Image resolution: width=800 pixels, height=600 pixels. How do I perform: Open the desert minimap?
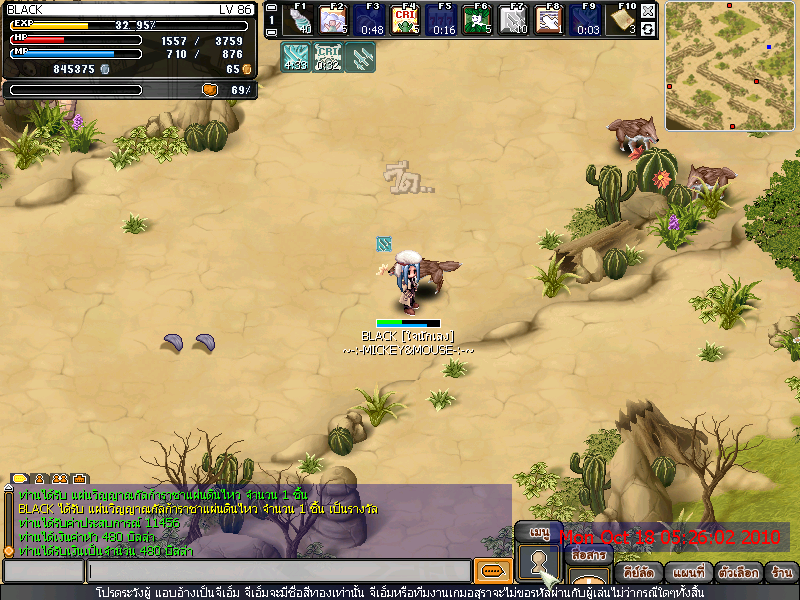[732, 66]
